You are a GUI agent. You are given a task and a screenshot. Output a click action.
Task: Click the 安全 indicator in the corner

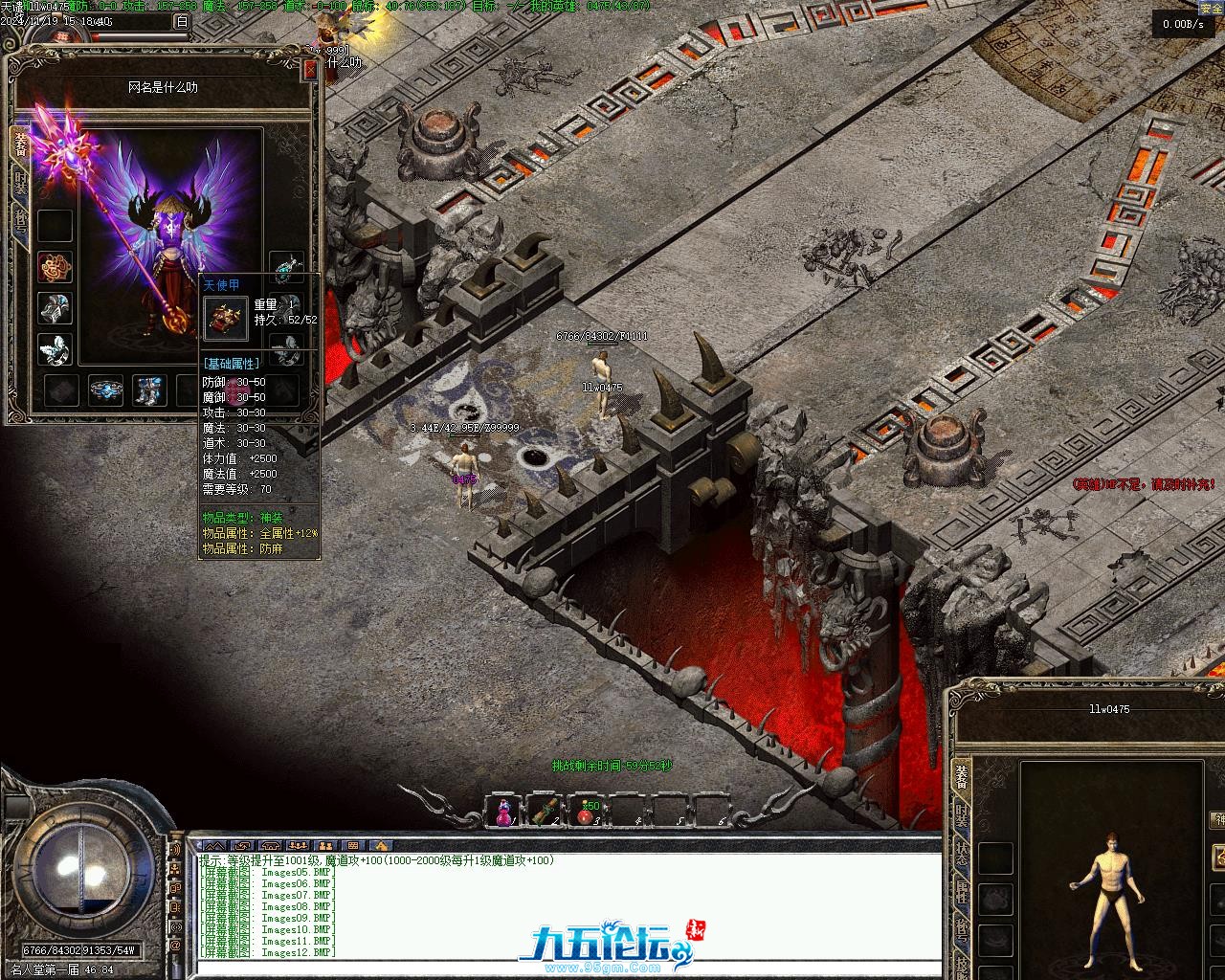(1211, 8)
